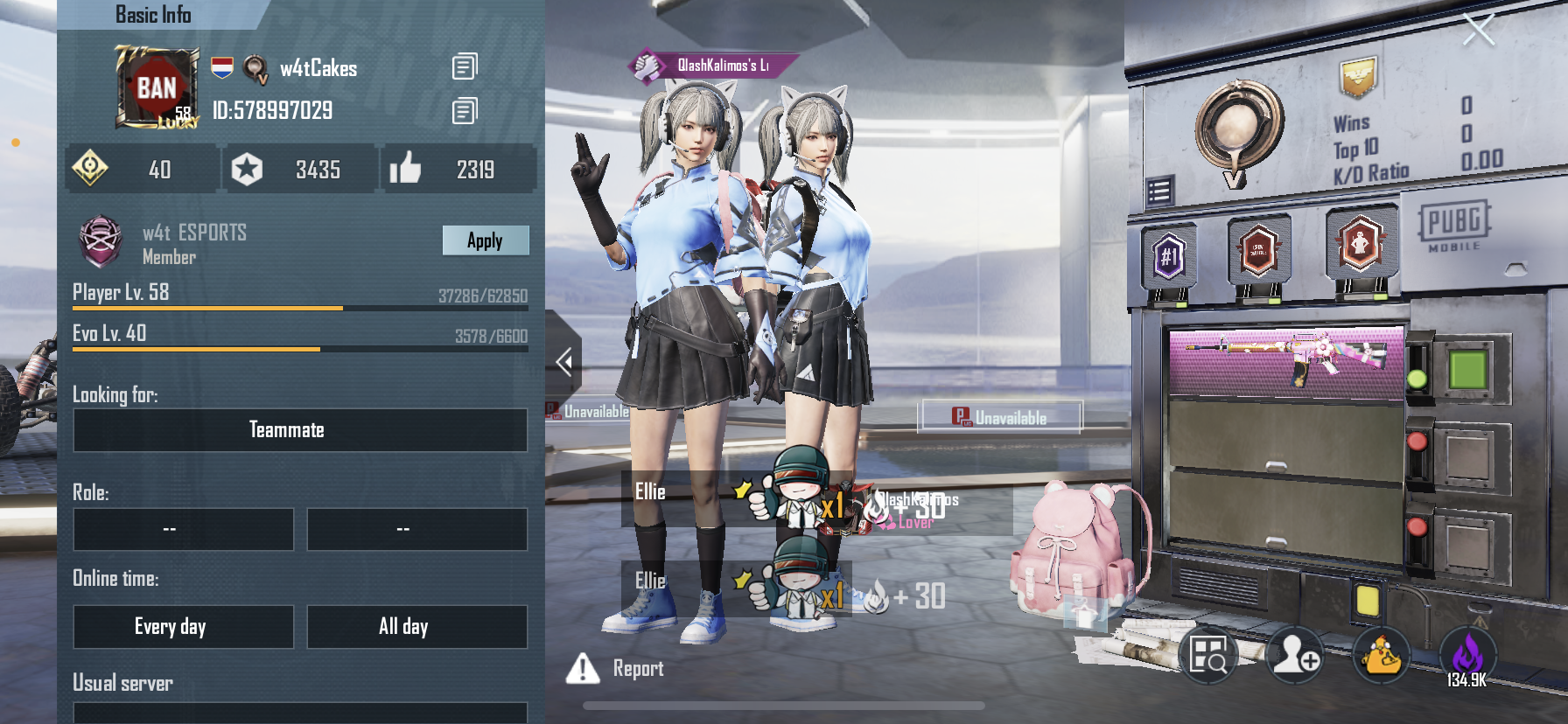This screenshot has width=1568, height=724.
Task: Open the purple flame popularity button
Action: pyautogui.click(x=1467, y=655)
